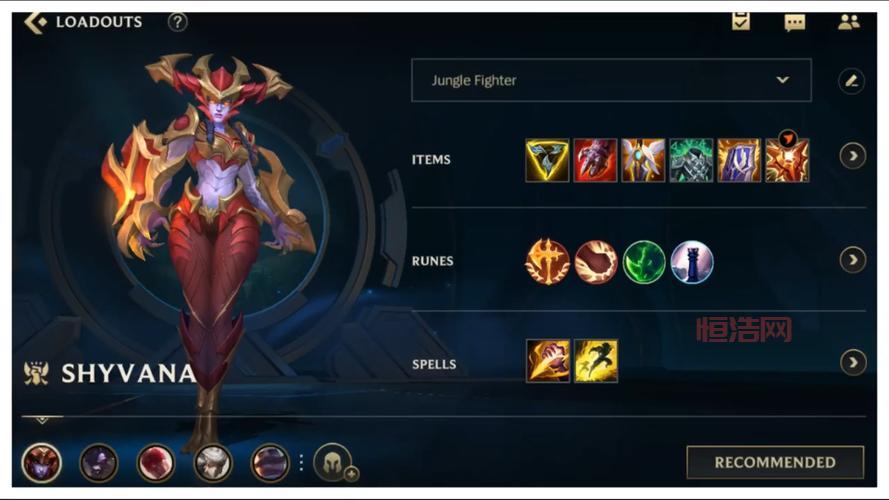Image resolution: width=889 pixels, height=500 pixels.
Task: Select the blue tower rune icon
Action: click(x=692, y=262)
